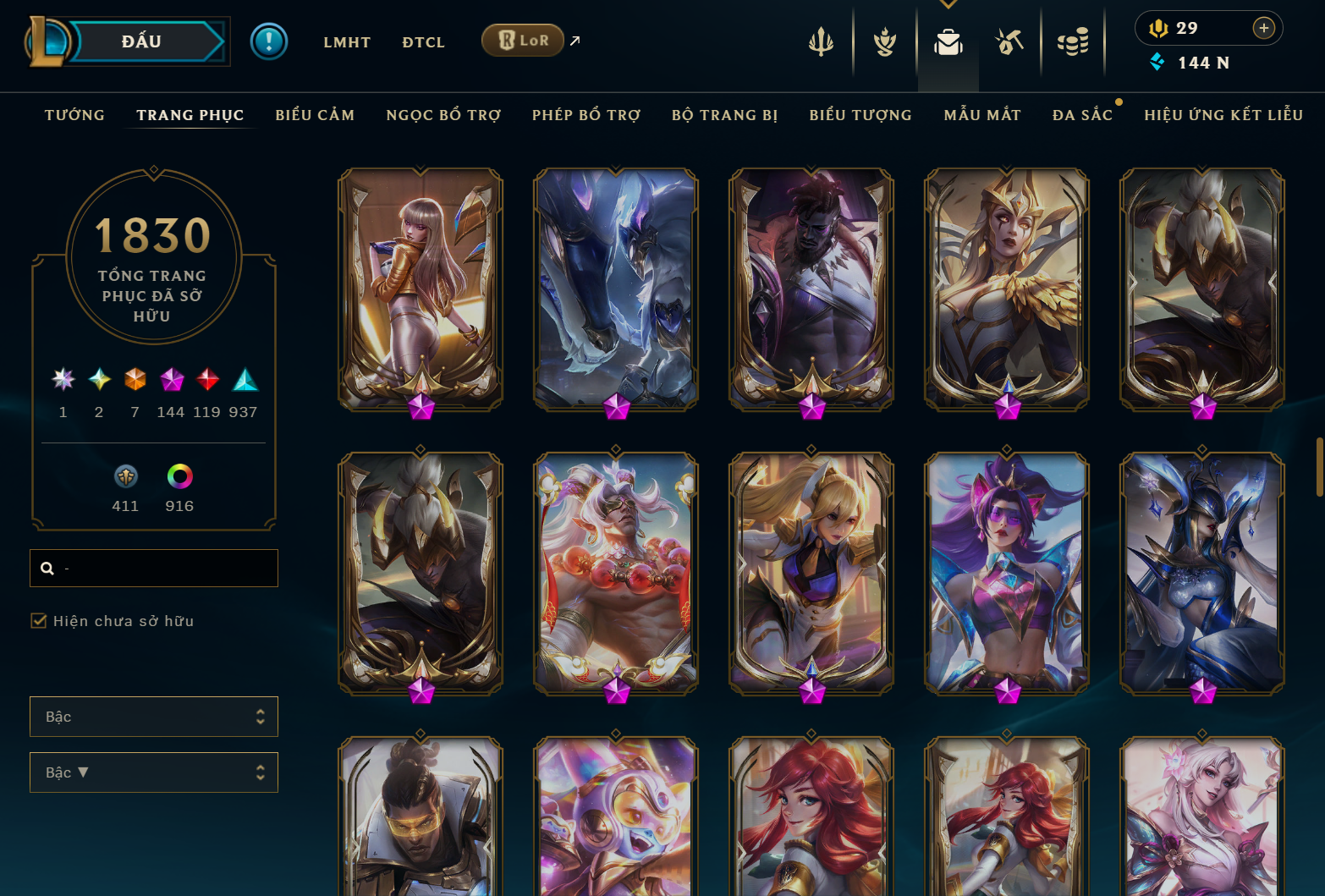Click the chroma color wheel showing 916
The image size is (1325, 896).
(179, 476)
